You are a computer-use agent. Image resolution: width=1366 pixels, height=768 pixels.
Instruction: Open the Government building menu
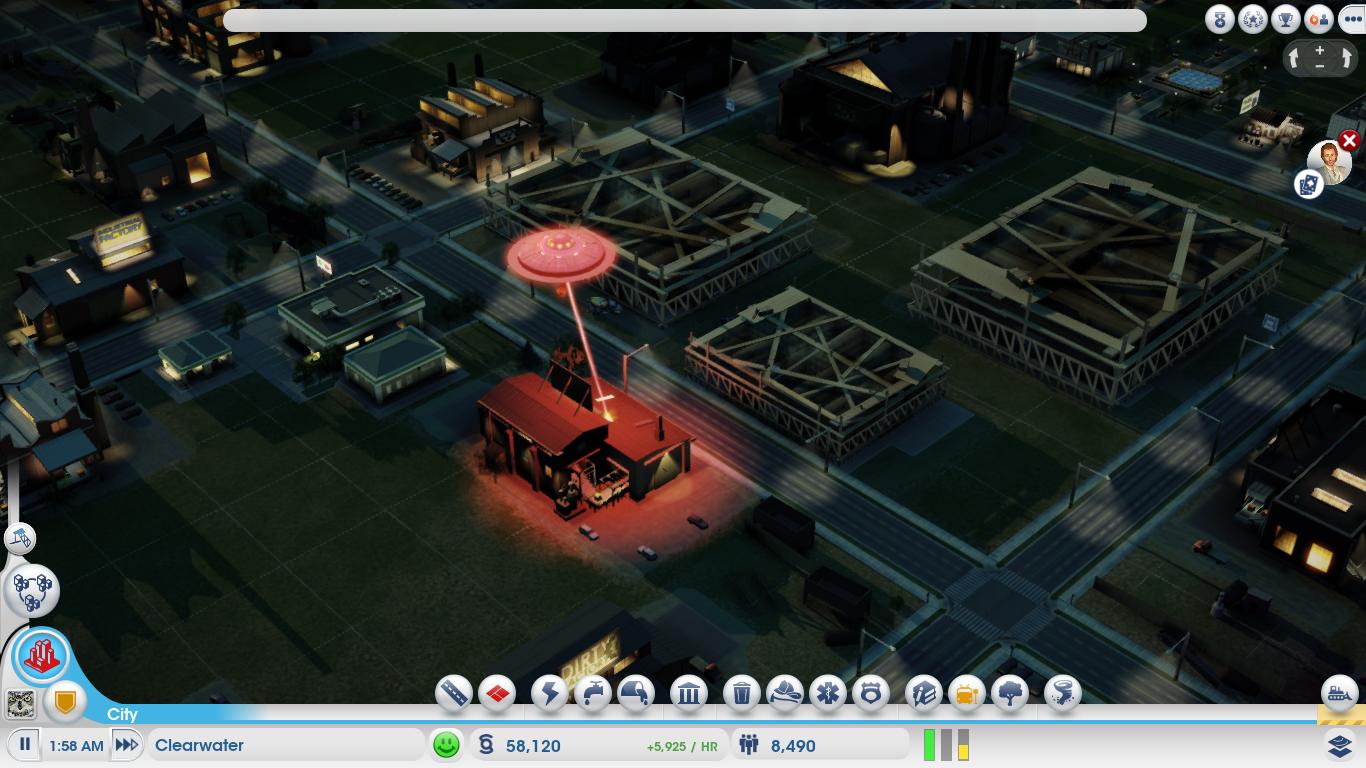pyautogui.click(x=689, y=692)
